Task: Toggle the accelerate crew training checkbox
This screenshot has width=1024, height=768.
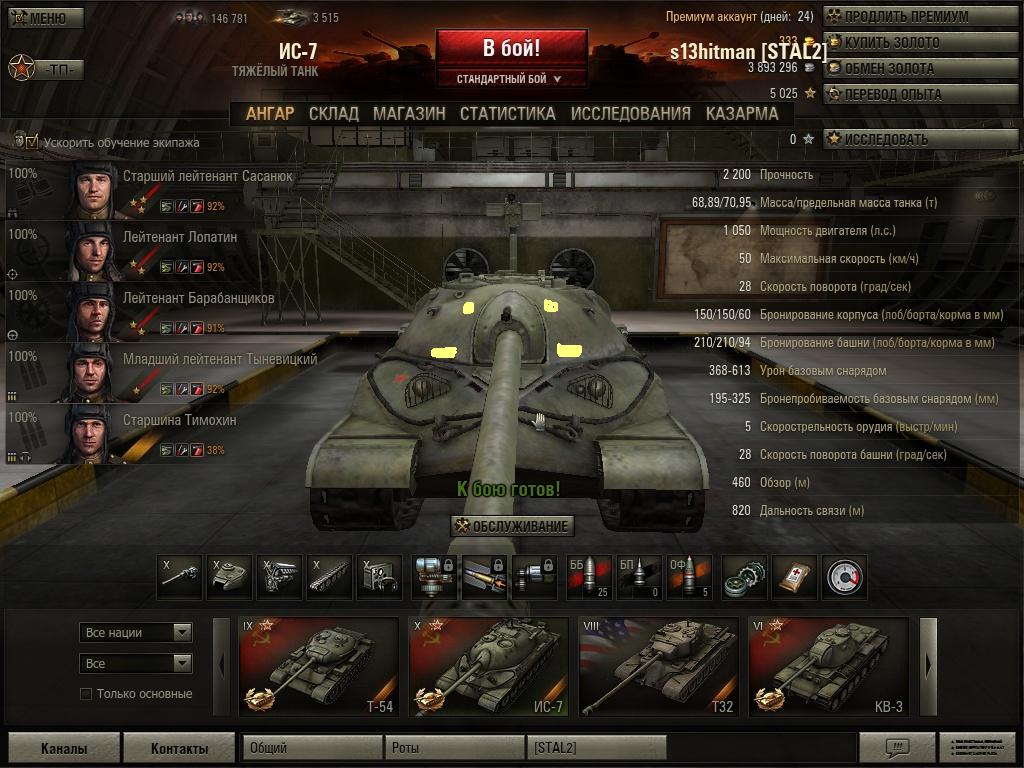Action: coord(32,142)
